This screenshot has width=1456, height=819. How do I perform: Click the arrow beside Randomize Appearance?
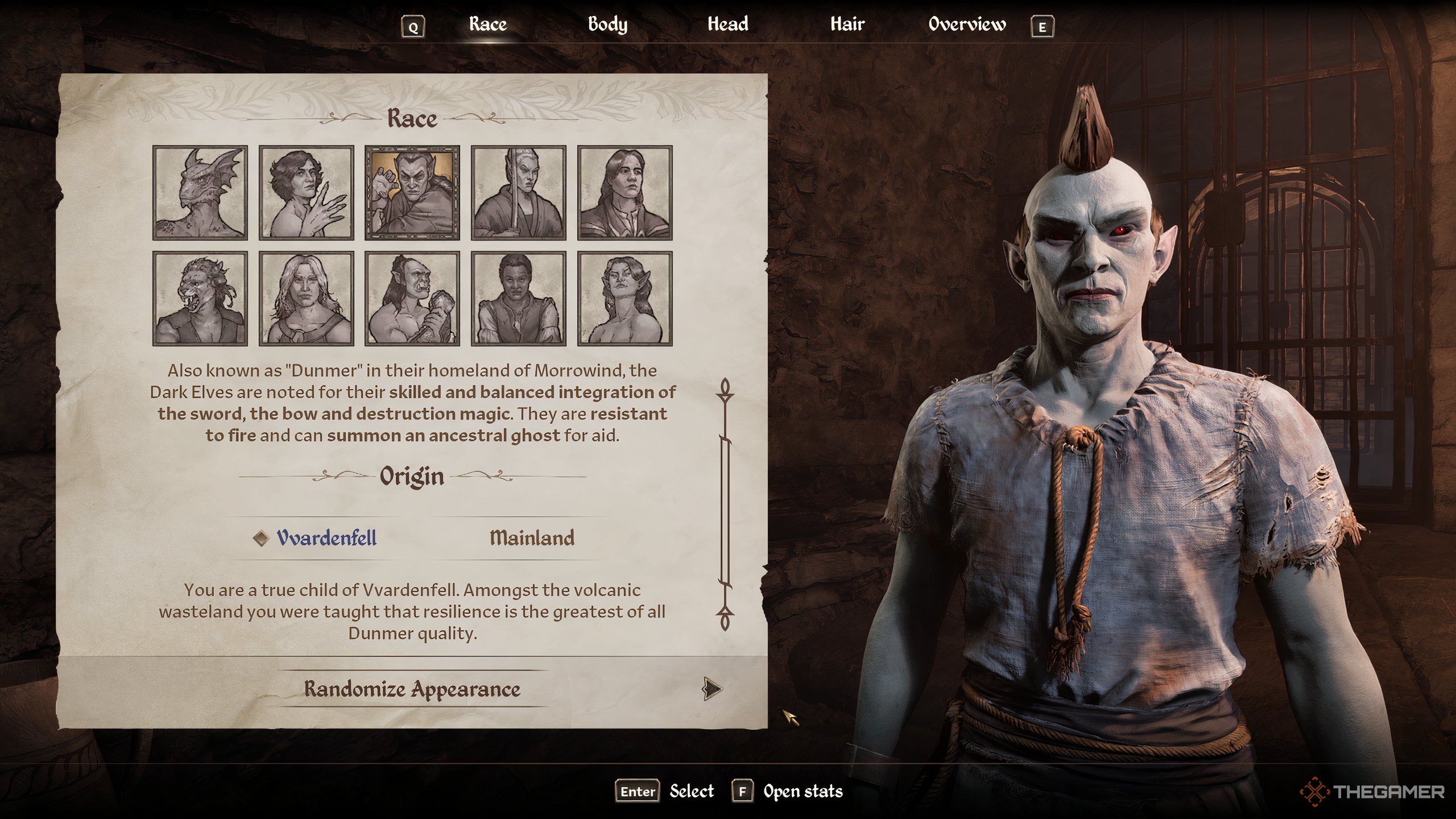coord(711,689)
